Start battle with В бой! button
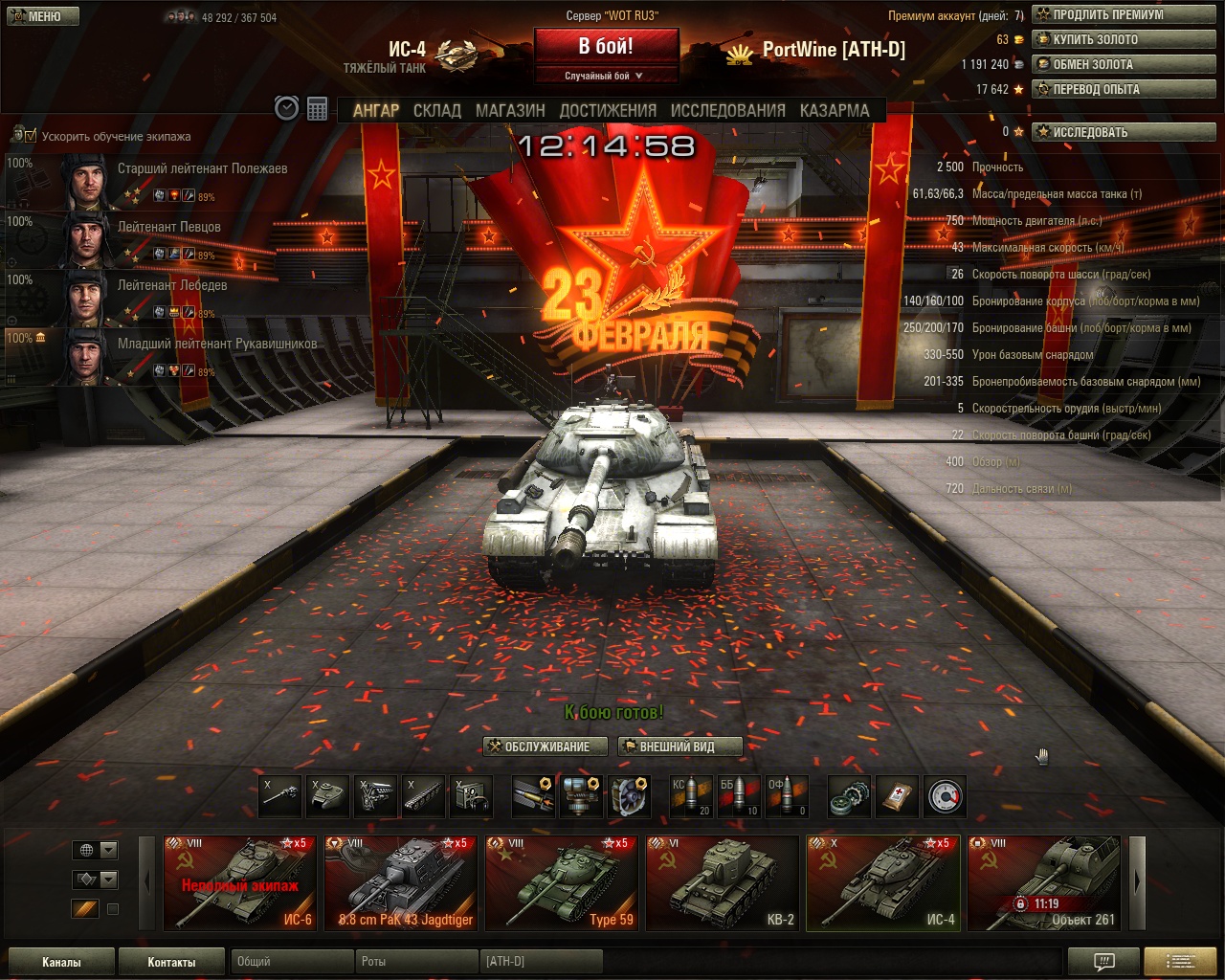 pos(605,46)
